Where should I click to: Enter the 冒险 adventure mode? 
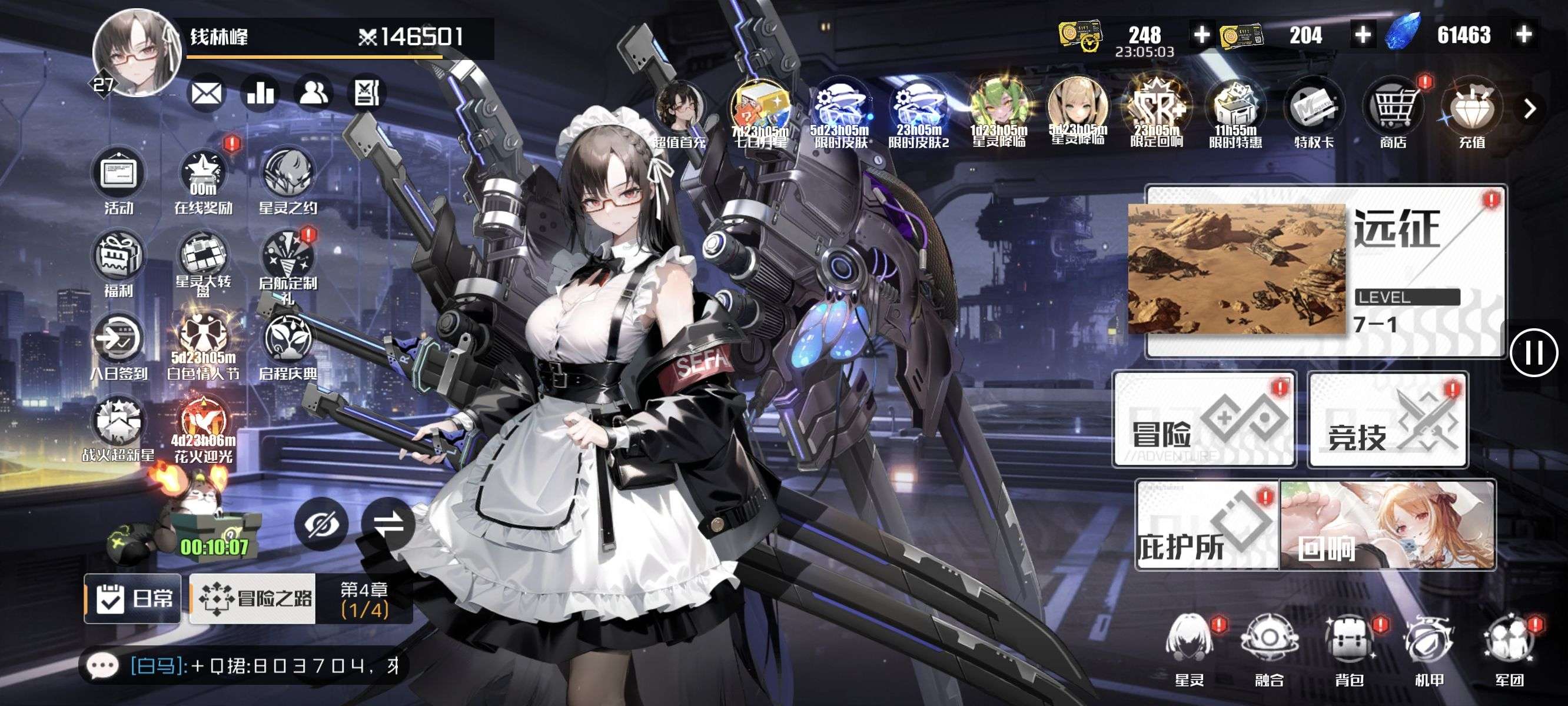(x=1204, y=419)
